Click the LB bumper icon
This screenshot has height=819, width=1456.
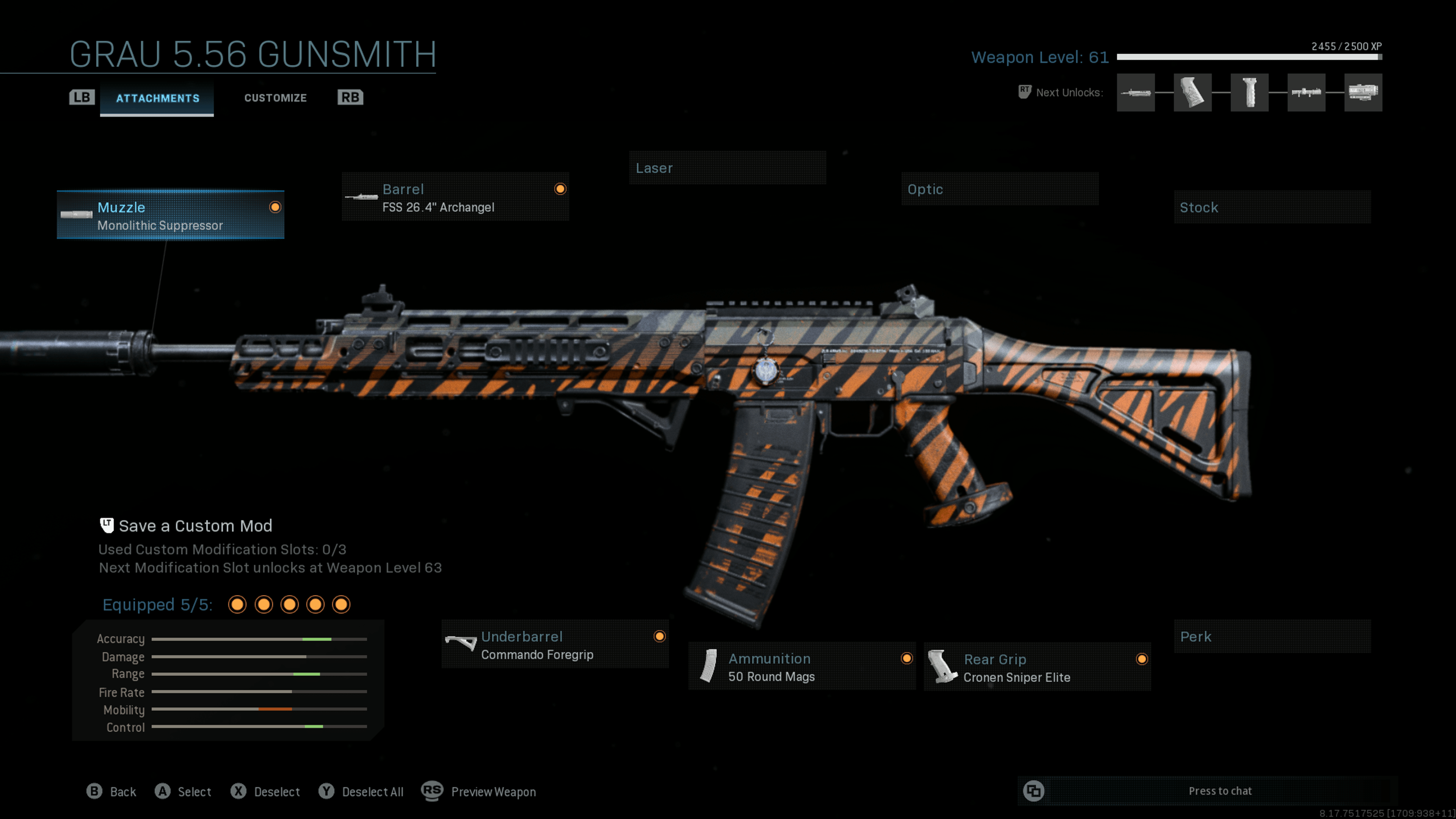tap(82, 97)
